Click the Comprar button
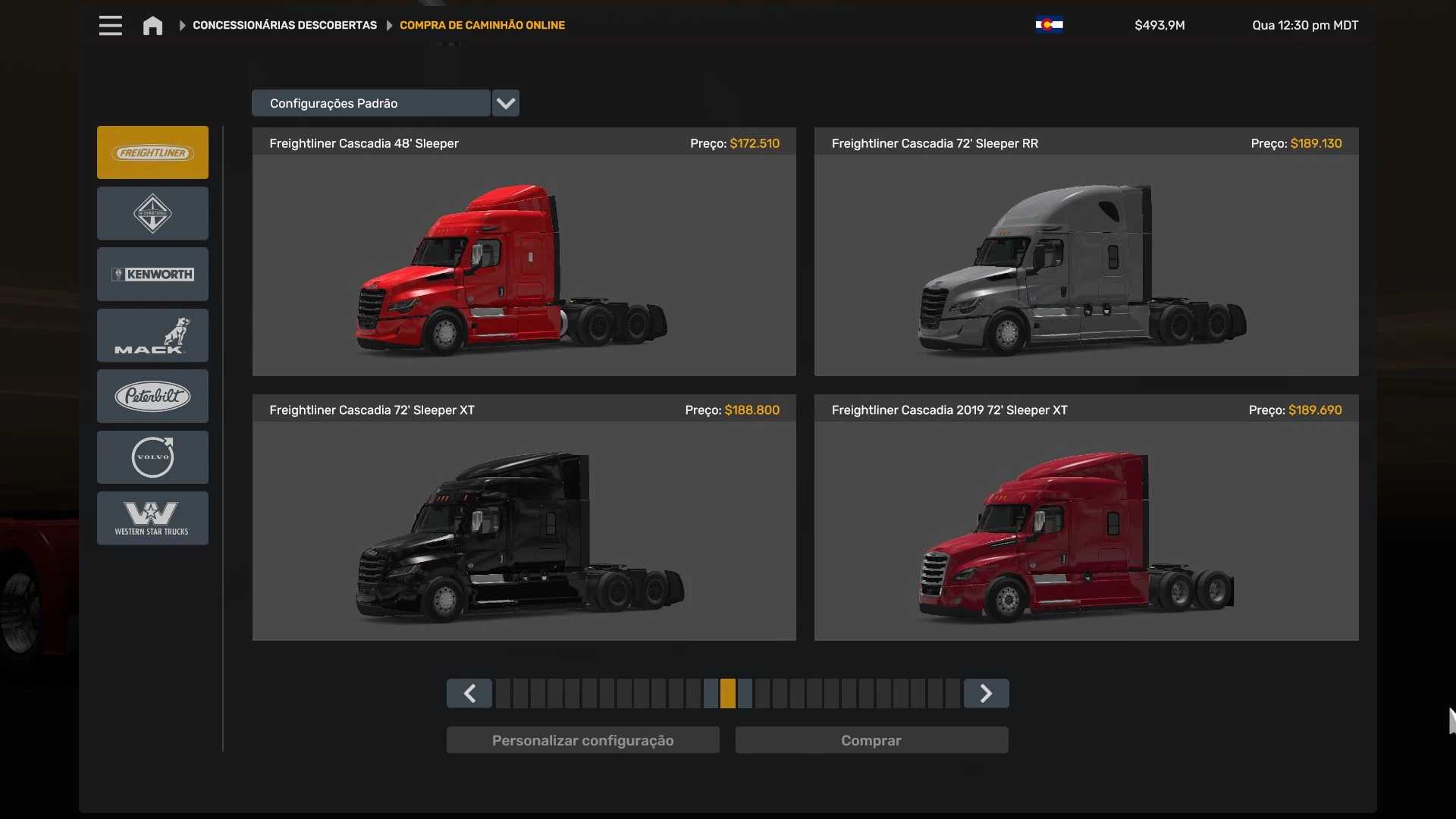The width and height of the screenshot is (1456, 819). (x=871, y=740)
